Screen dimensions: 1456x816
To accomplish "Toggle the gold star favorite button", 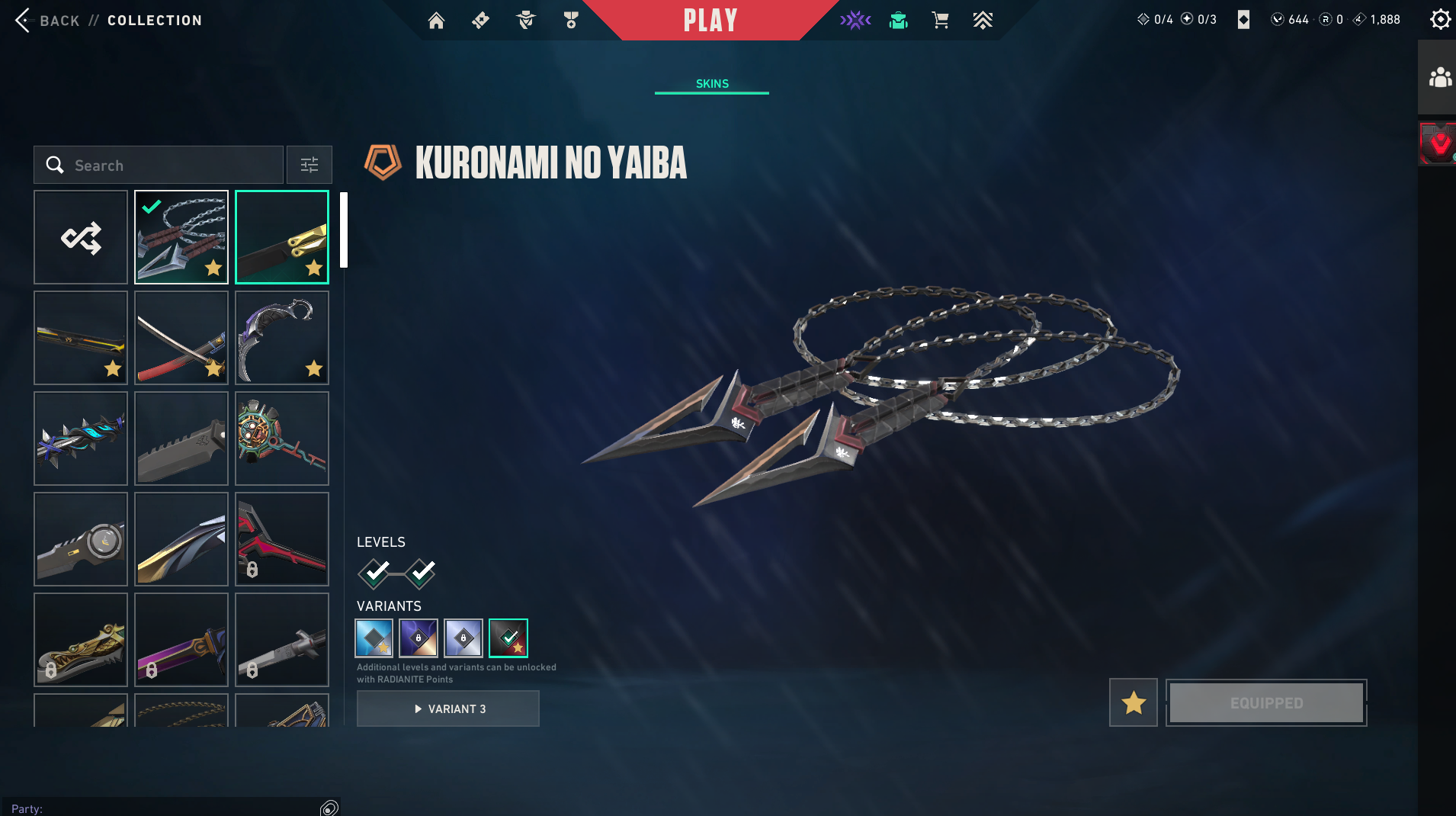I will [1134, 702].
